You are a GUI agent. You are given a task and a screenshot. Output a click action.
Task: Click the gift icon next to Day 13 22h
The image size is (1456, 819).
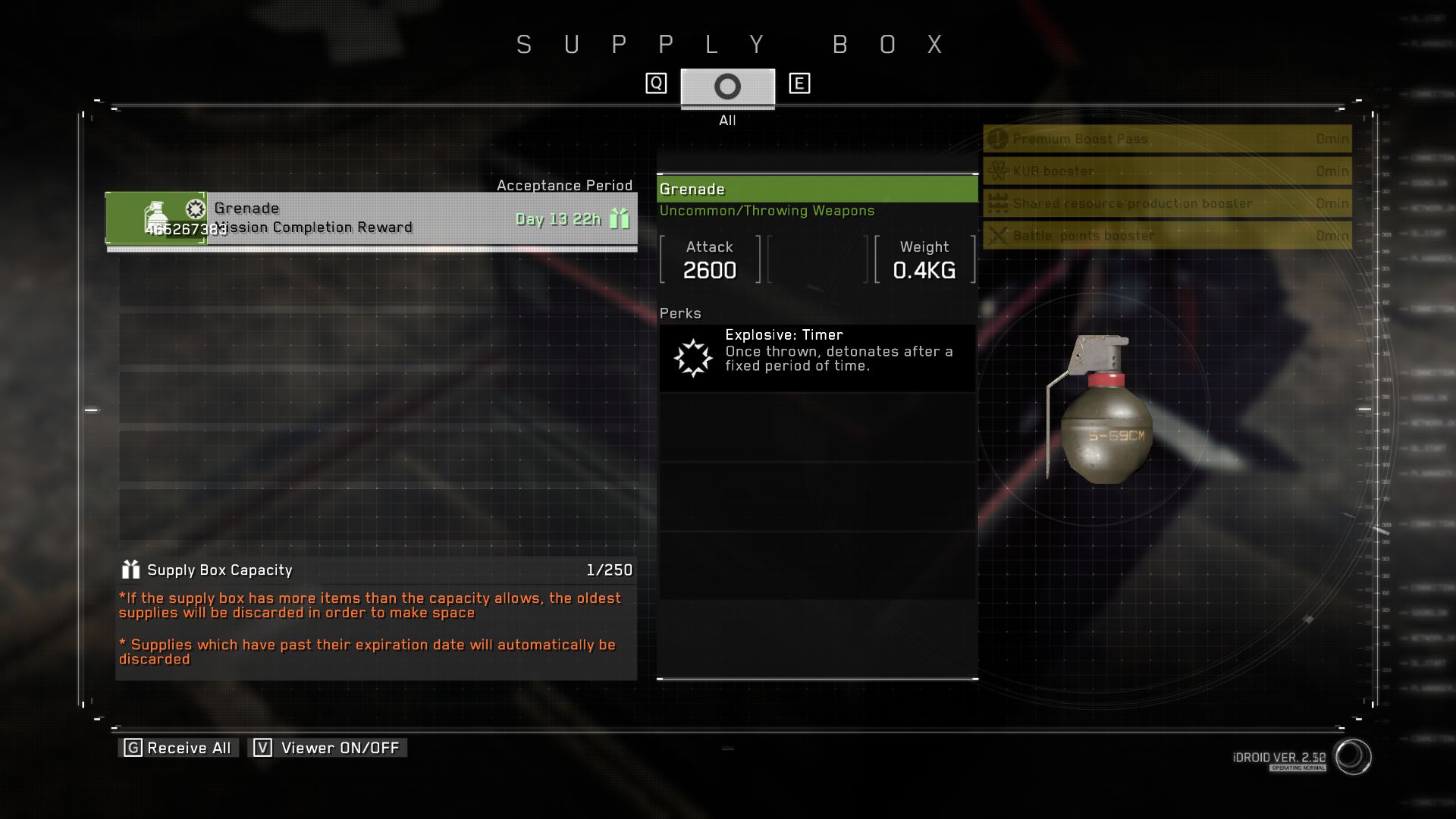[620, 219]
